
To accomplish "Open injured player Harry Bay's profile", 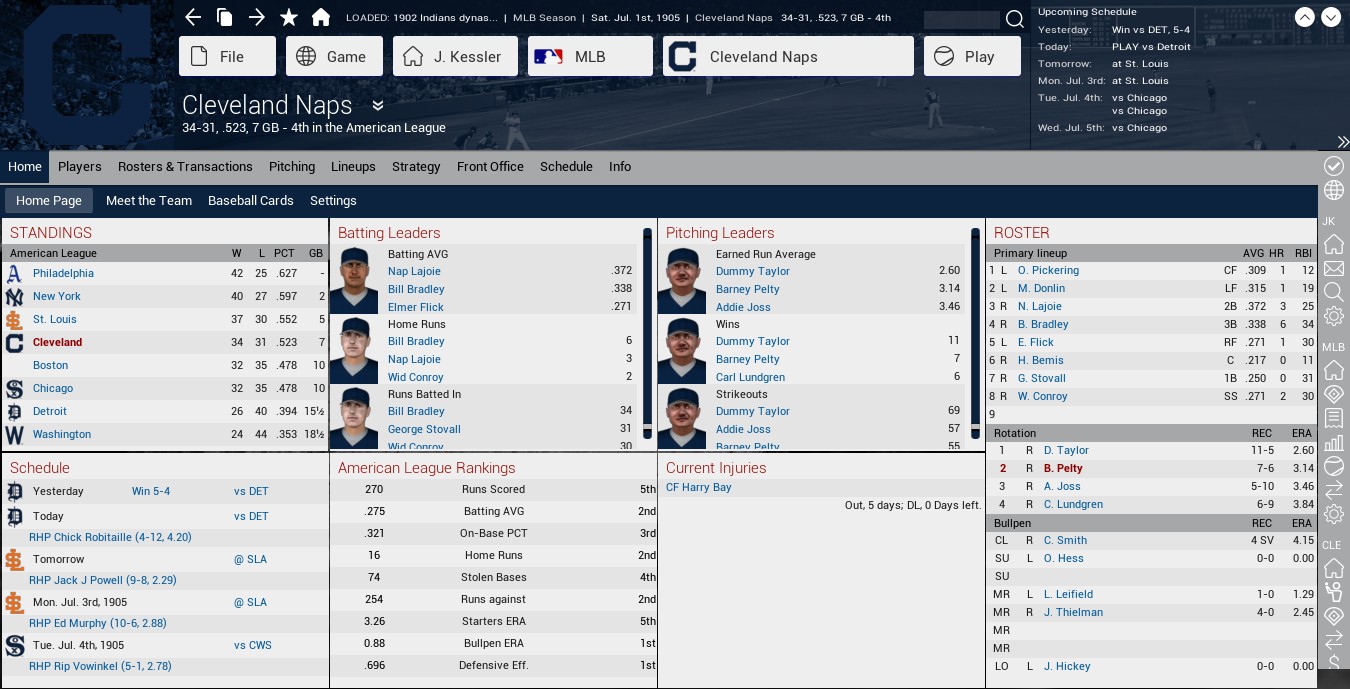I will 698,488.
